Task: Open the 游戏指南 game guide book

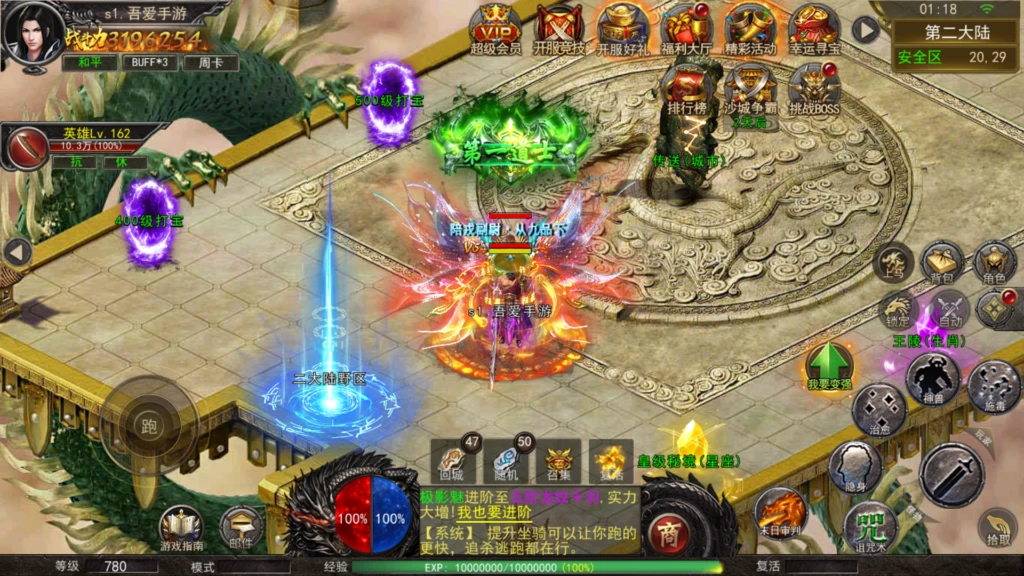Action: pos(181,527)
